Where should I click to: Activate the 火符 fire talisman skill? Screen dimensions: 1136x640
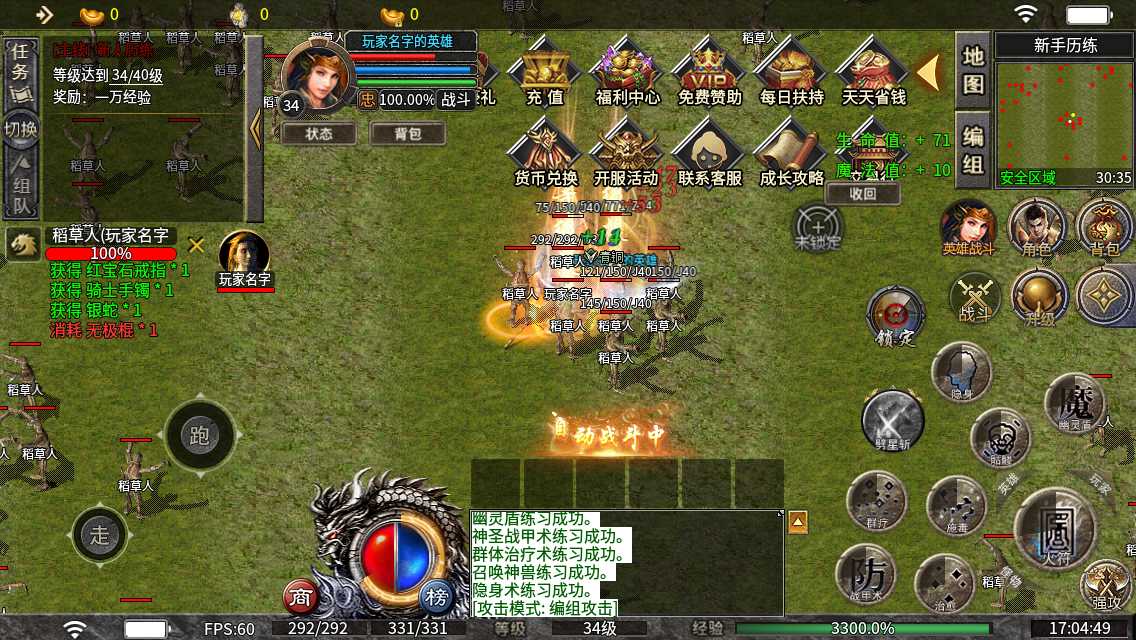pos(1056,528)
